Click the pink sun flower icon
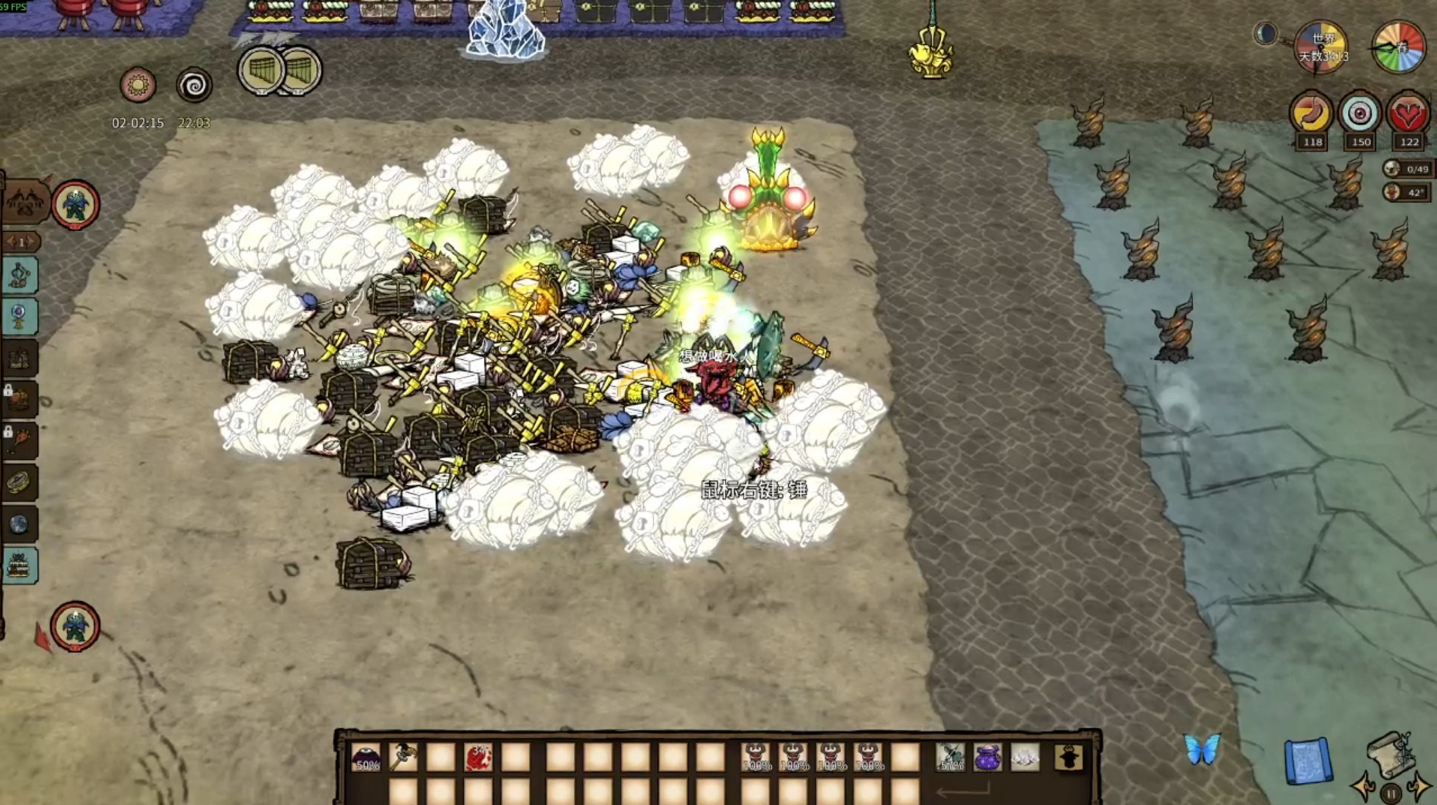This screenshot has height=805, width=1437. [138, 85]
